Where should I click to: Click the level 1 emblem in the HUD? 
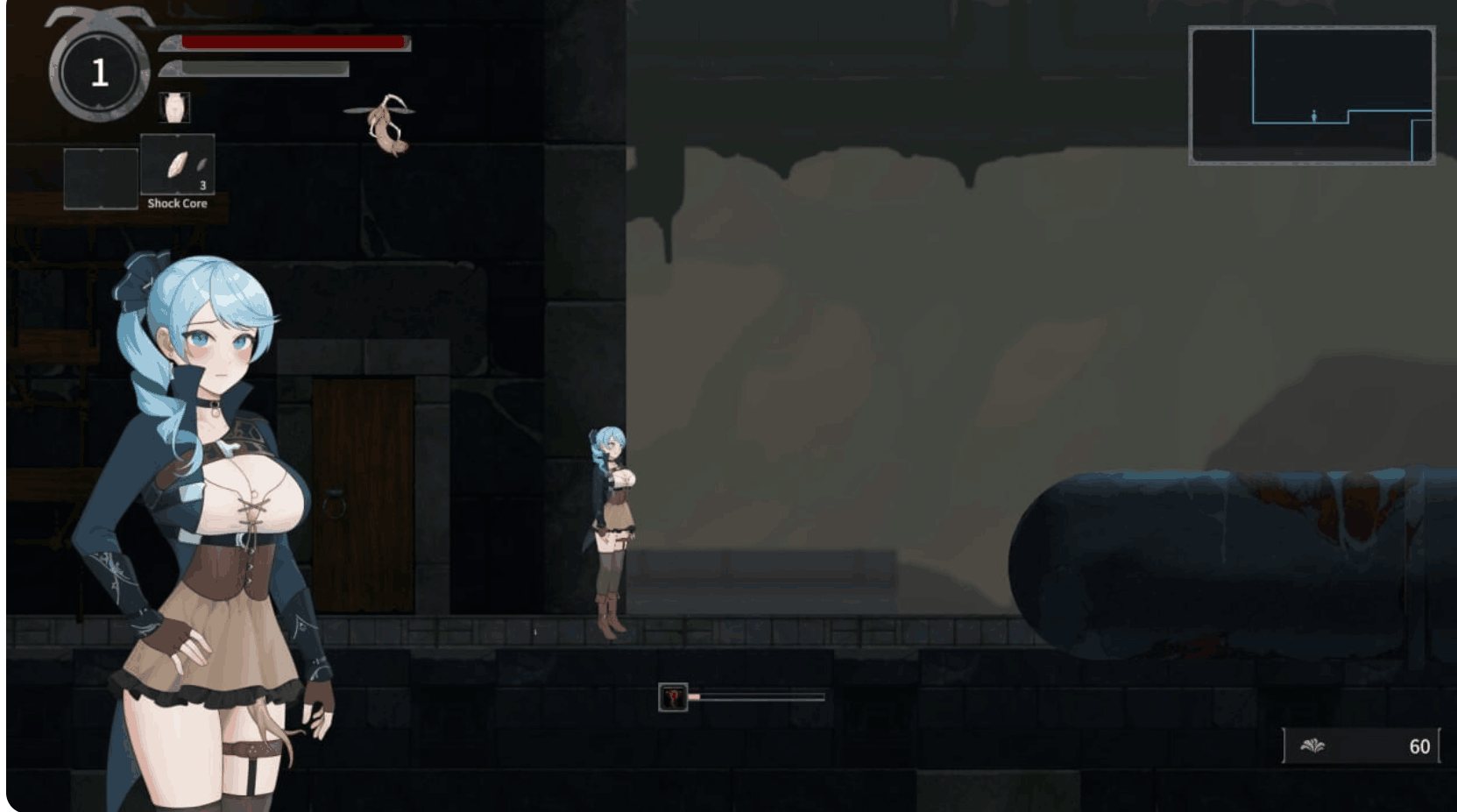click(99, 70)
